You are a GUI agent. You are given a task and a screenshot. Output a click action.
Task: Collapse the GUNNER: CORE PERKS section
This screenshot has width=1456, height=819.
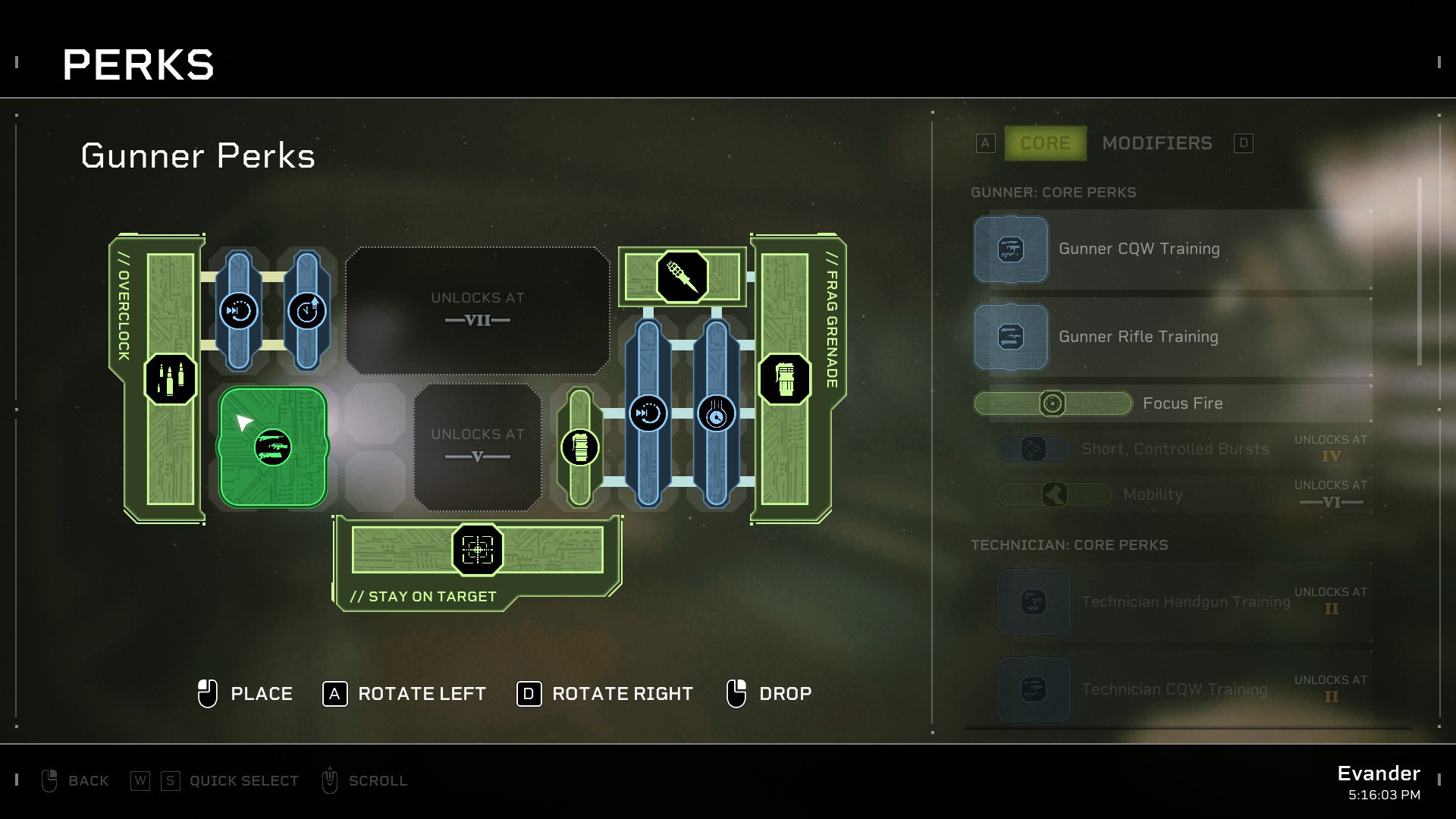pos(1054,192)
